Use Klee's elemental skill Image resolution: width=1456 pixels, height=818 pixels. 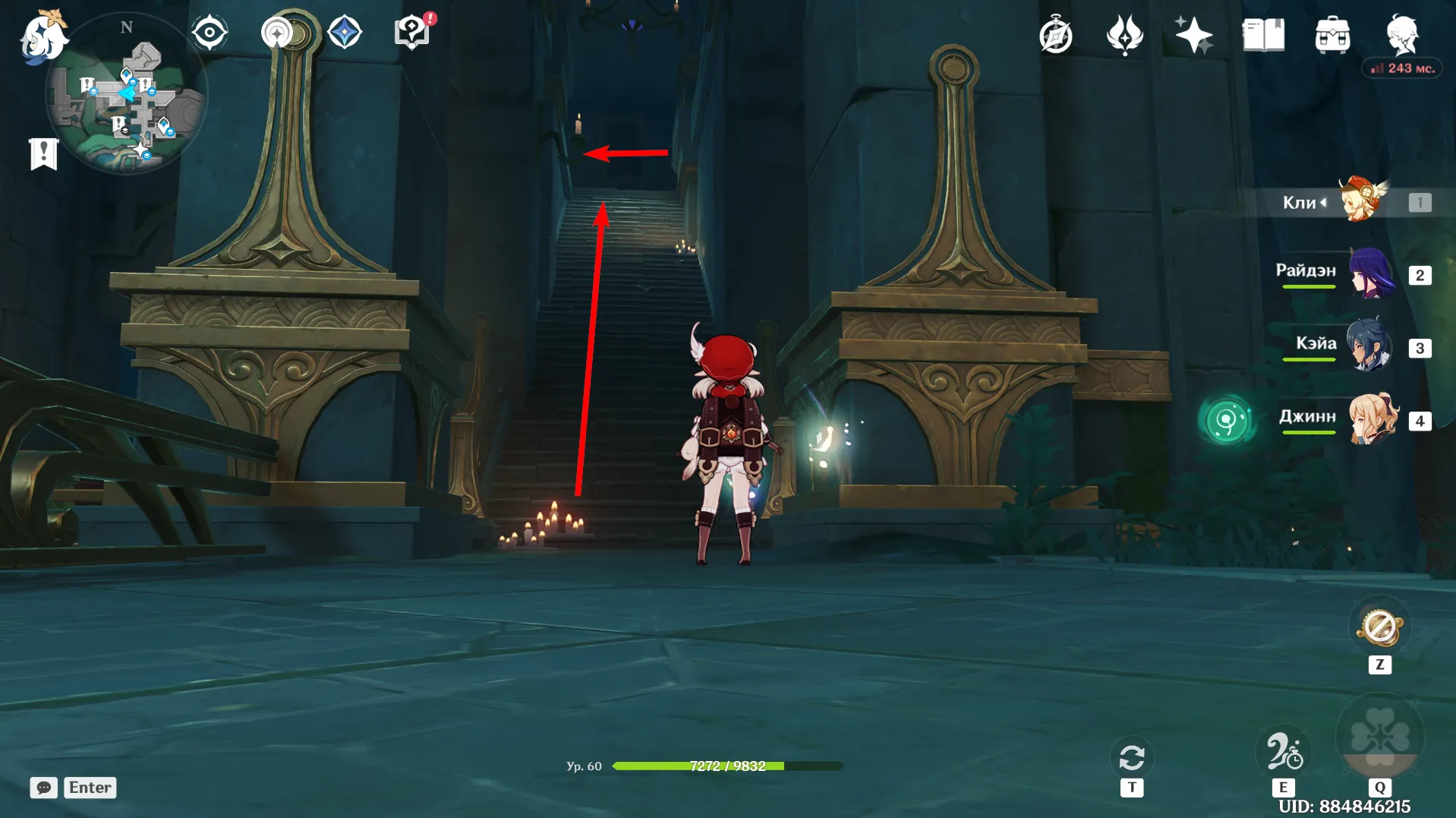1283,752
